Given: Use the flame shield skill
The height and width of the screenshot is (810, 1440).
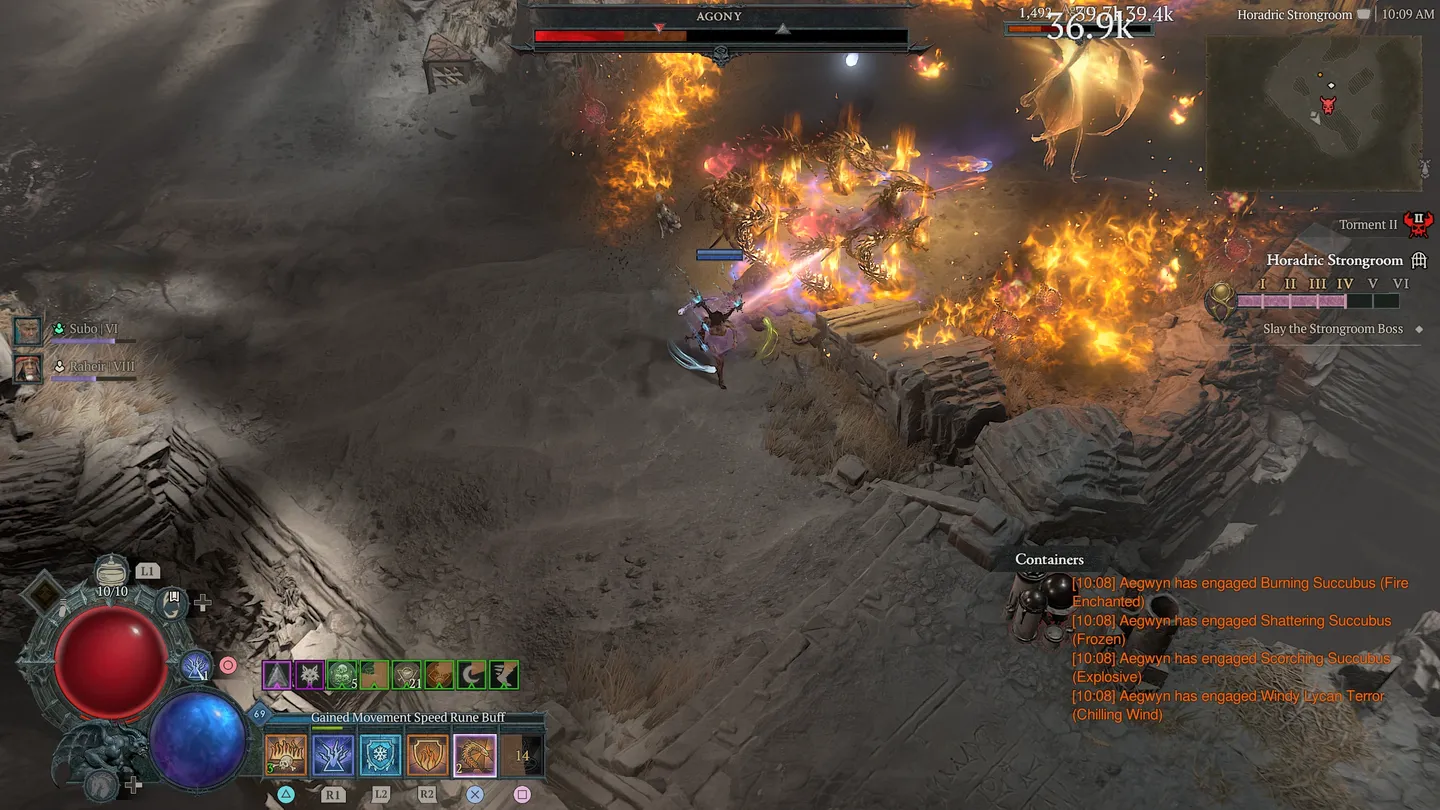Looking at the screenshot, I should click(427, 756).
